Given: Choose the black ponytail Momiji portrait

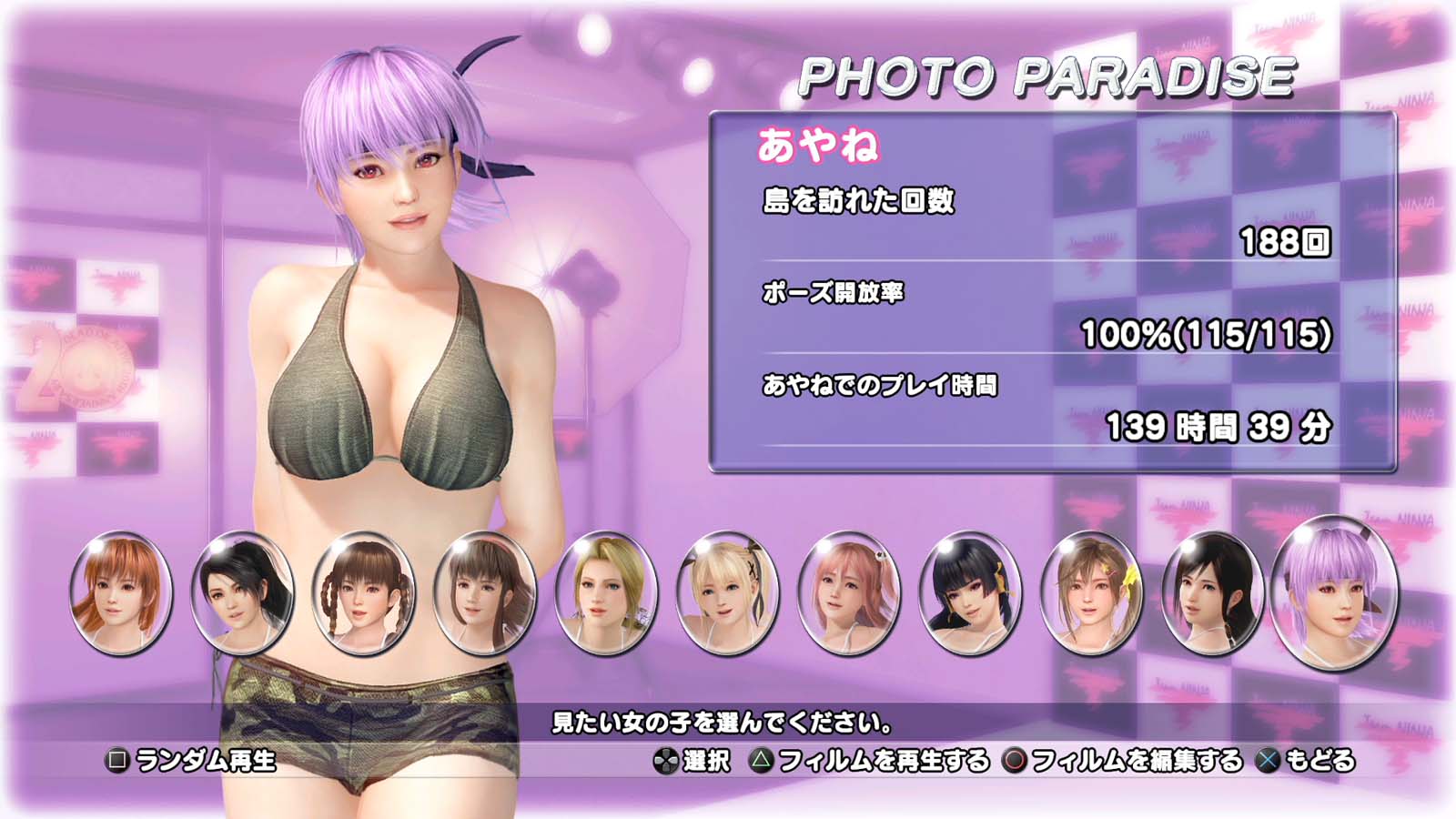Looking at the screenshot, I should [x=242, y=592].
